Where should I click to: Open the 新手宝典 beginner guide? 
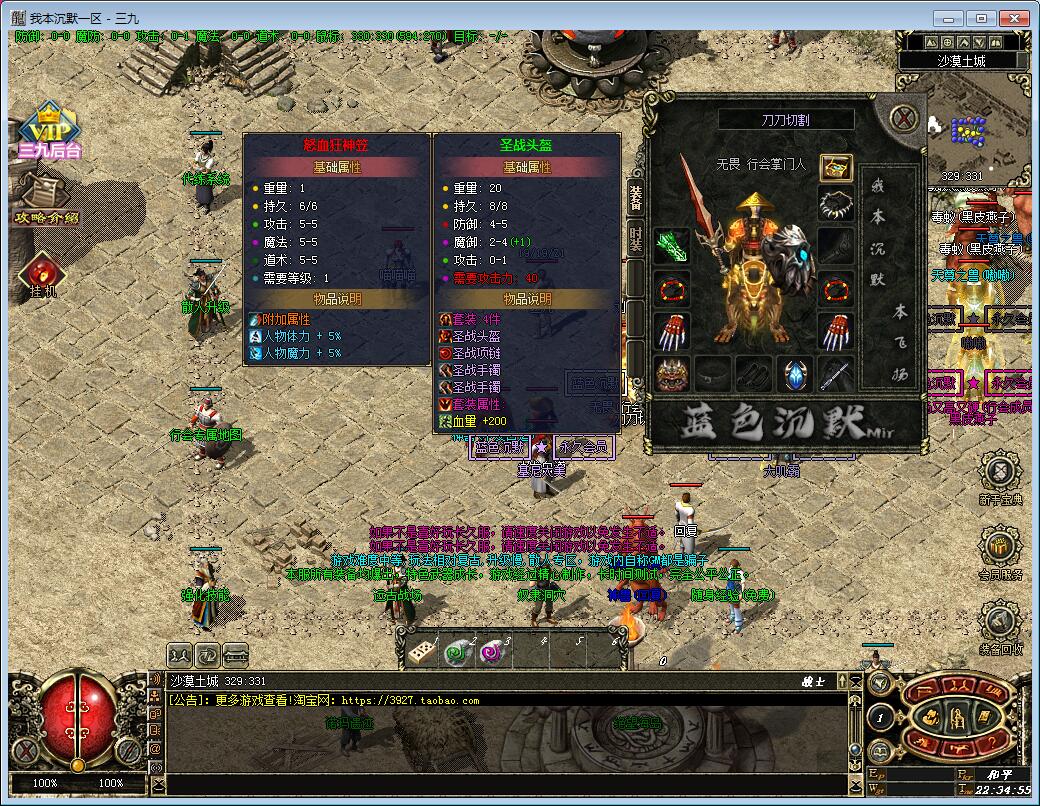coord(999,480)
